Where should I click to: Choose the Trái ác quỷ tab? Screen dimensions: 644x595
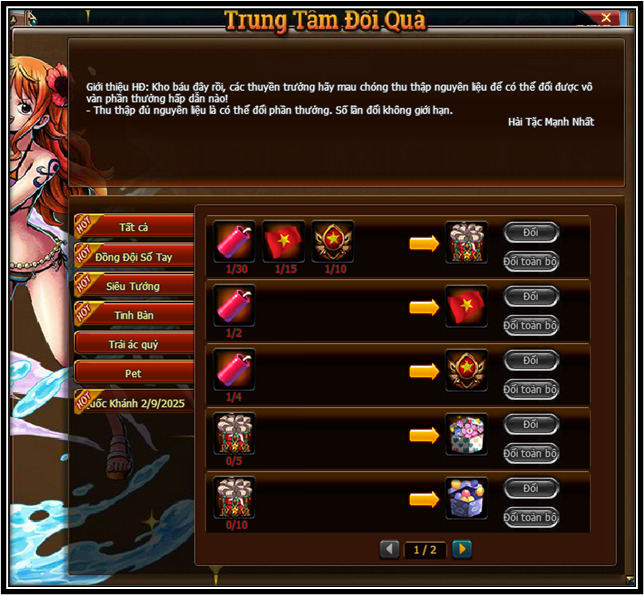(x=134, y=344)
